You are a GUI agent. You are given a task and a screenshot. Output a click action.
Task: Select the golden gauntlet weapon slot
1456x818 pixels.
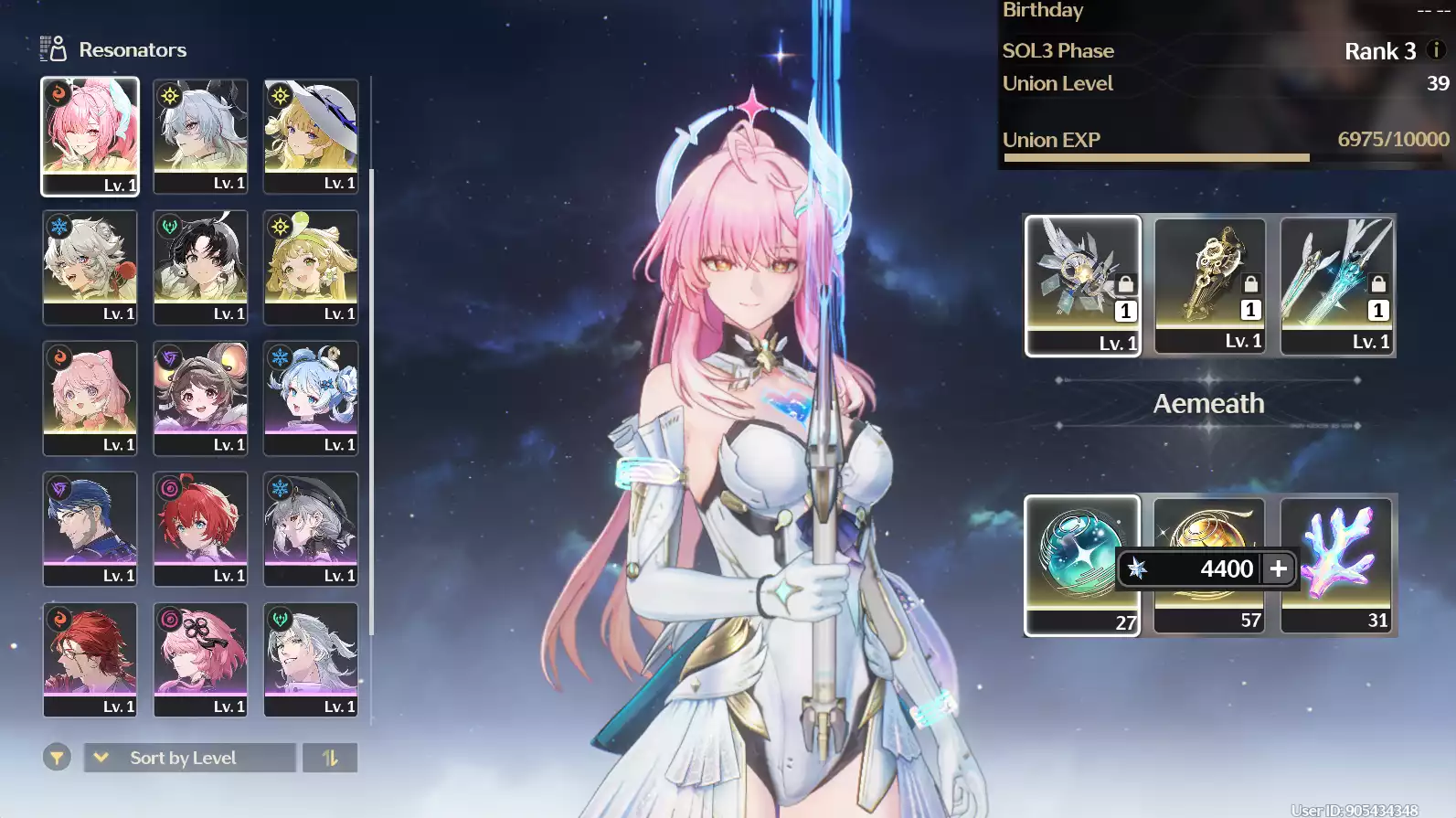pyautogui.click(x=1209, y=285)
